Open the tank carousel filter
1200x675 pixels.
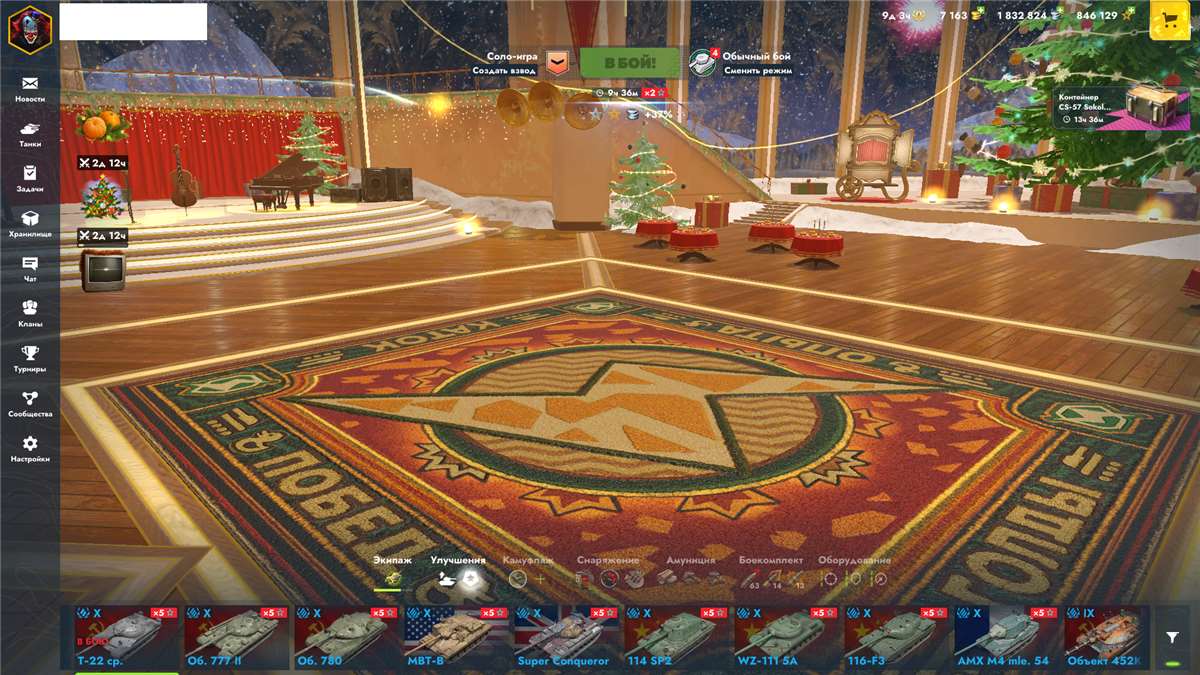(1172, 637)
